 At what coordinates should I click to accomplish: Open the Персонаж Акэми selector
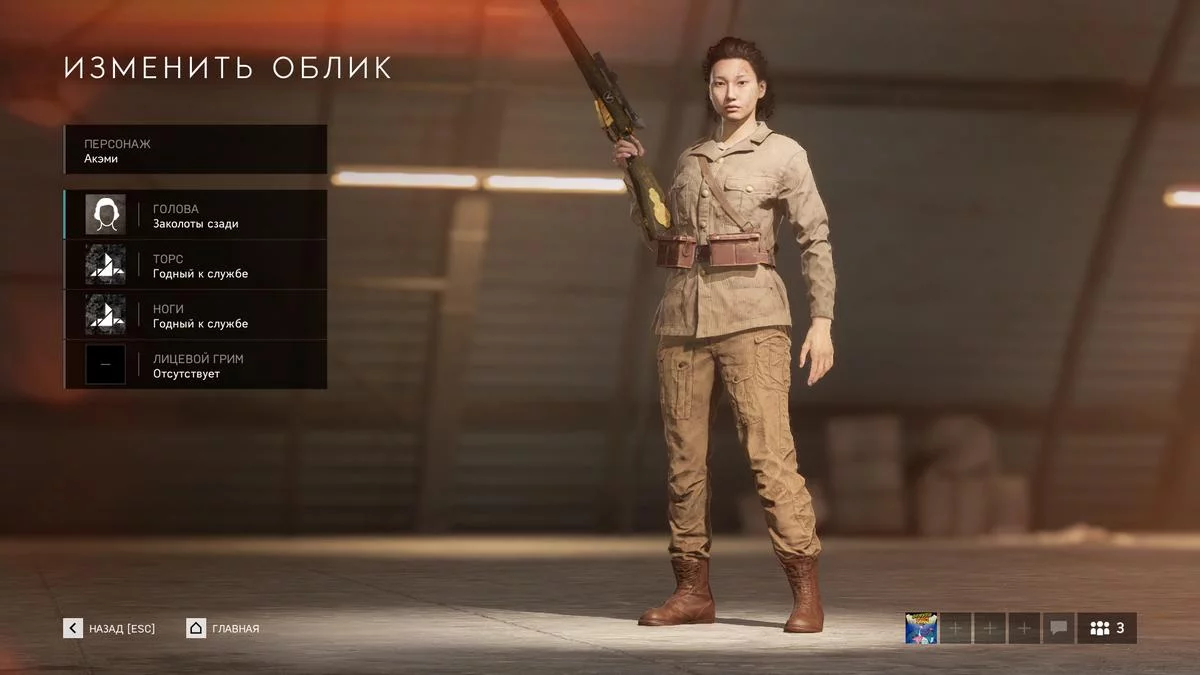point(196,150)
